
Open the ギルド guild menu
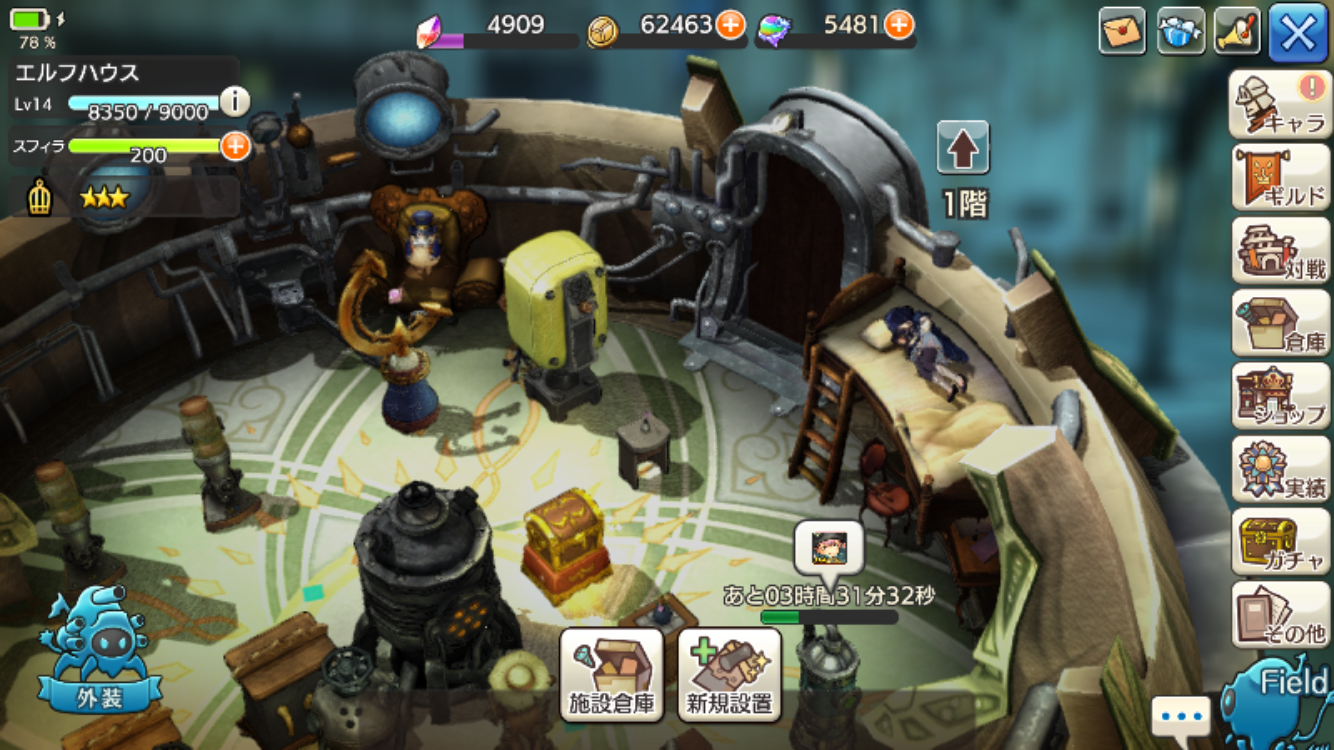pyautogui.click(x=1280, y=177)
